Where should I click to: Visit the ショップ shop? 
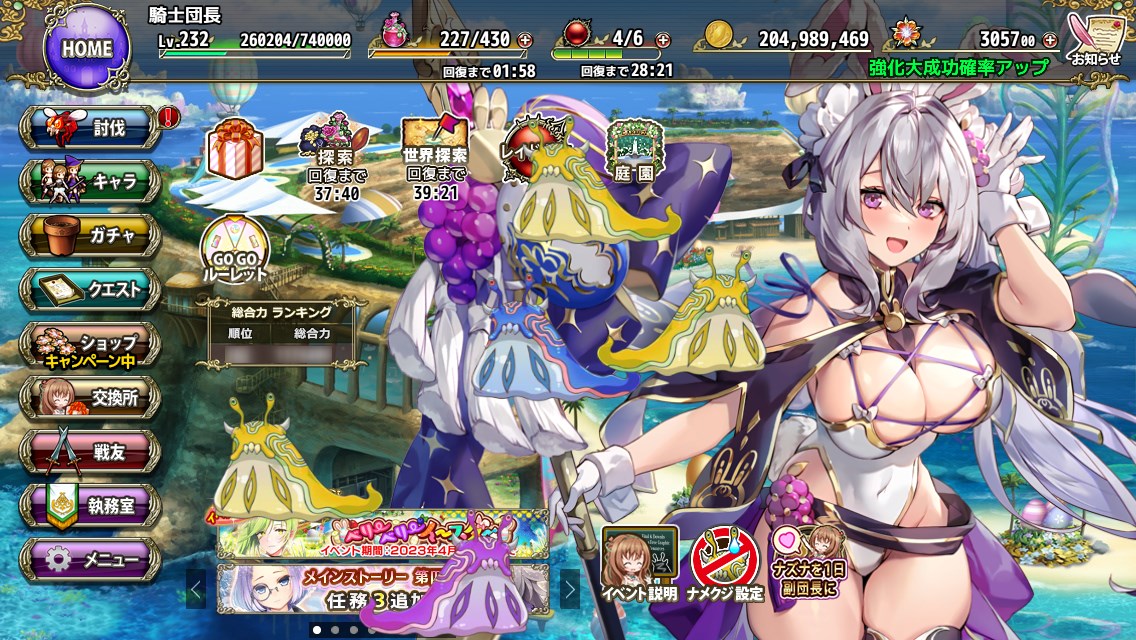(90, 344)
